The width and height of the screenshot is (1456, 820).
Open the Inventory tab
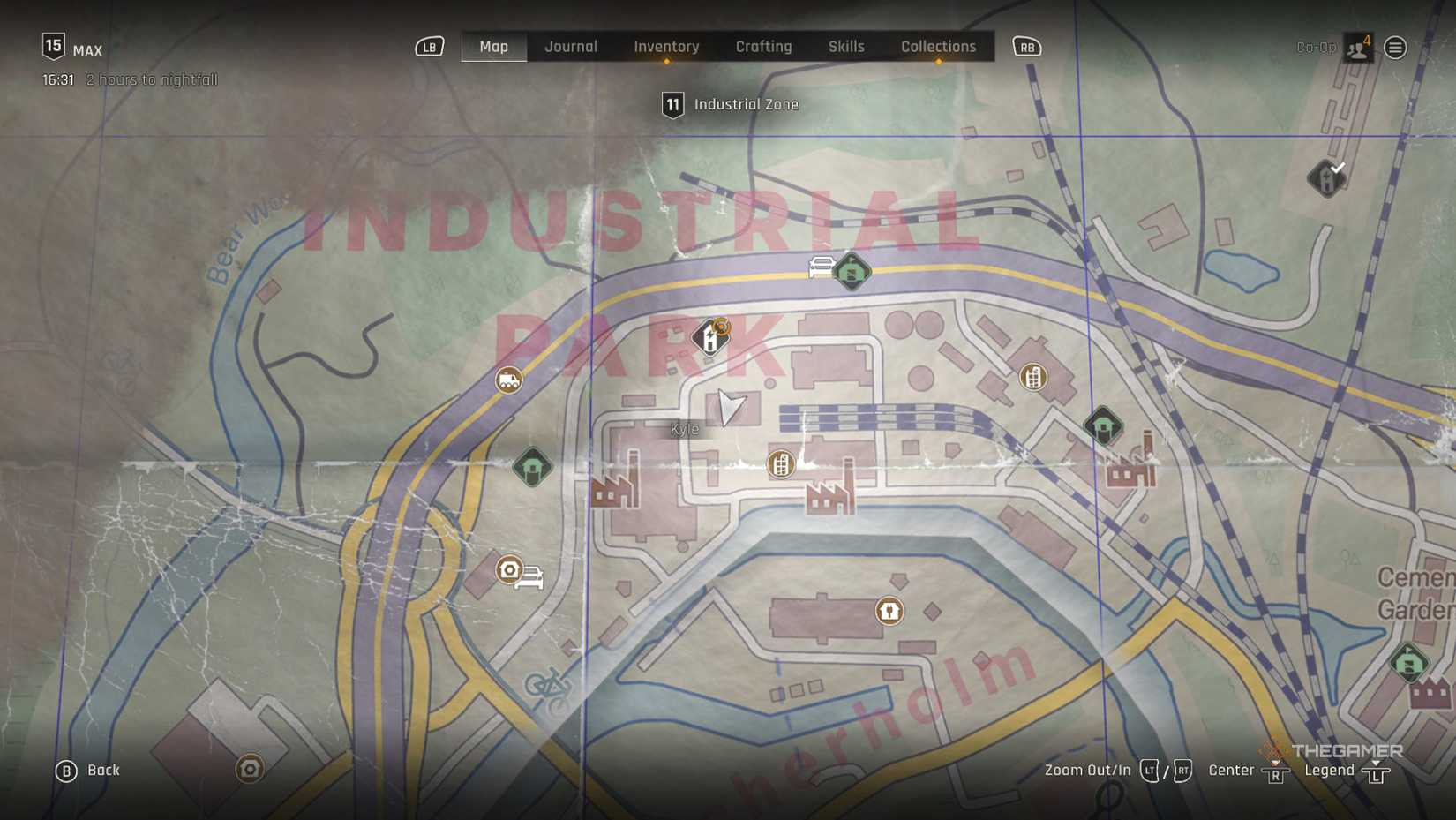tap(666, 47)
